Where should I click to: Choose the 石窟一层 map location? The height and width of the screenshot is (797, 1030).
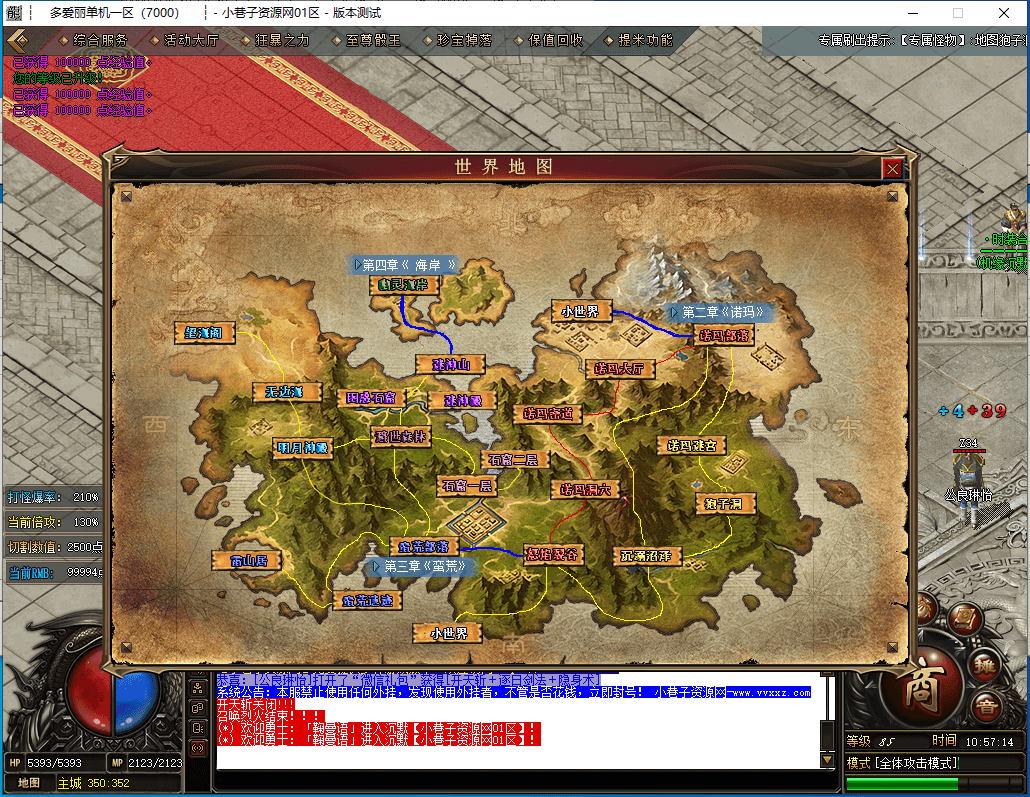click(466, 486)
